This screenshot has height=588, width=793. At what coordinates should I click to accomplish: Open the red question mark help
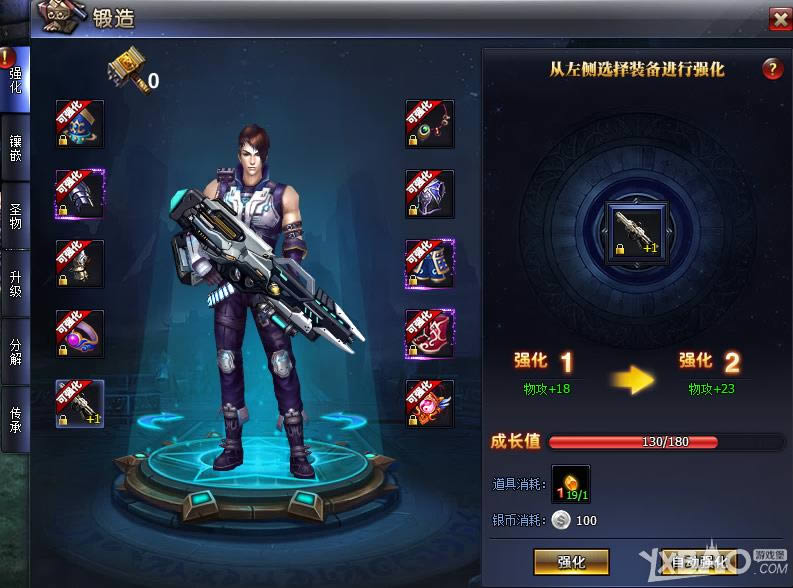[771, 69]
